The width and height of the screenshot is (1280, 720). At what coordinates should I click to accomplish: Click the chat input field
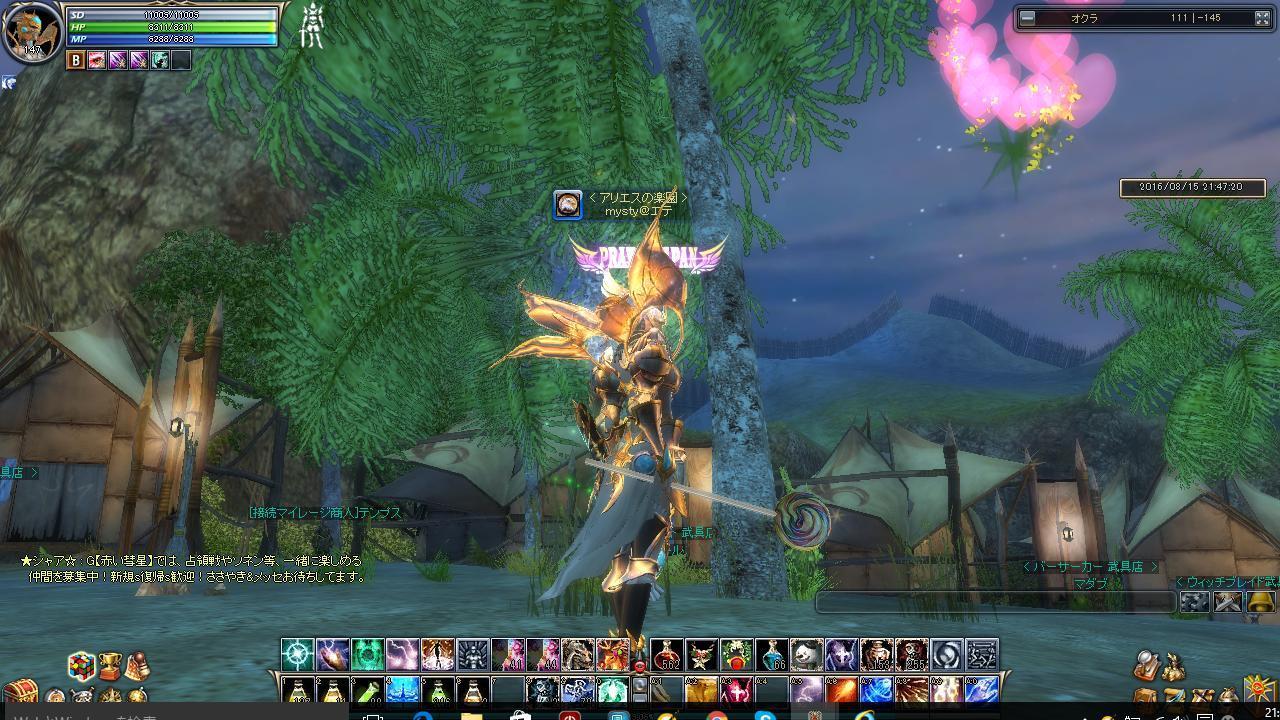pyautogui.click(x=995, y=602)
